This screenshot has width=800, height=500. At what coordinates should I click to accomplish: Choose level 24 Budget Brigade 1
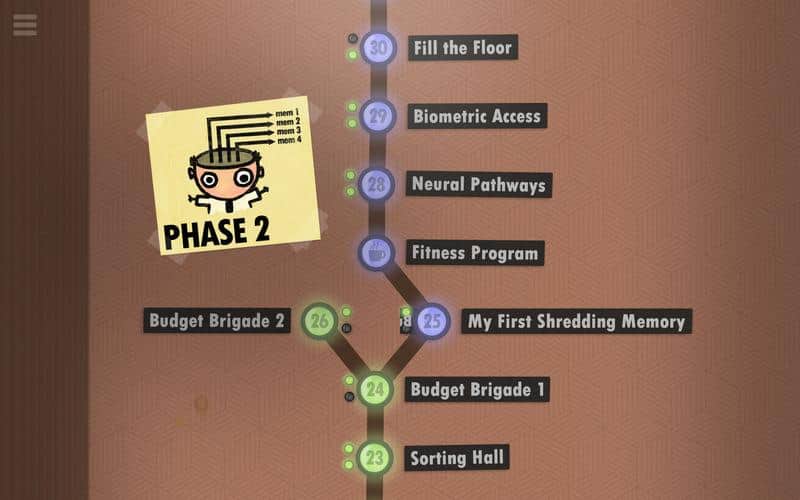pos(375,389)
